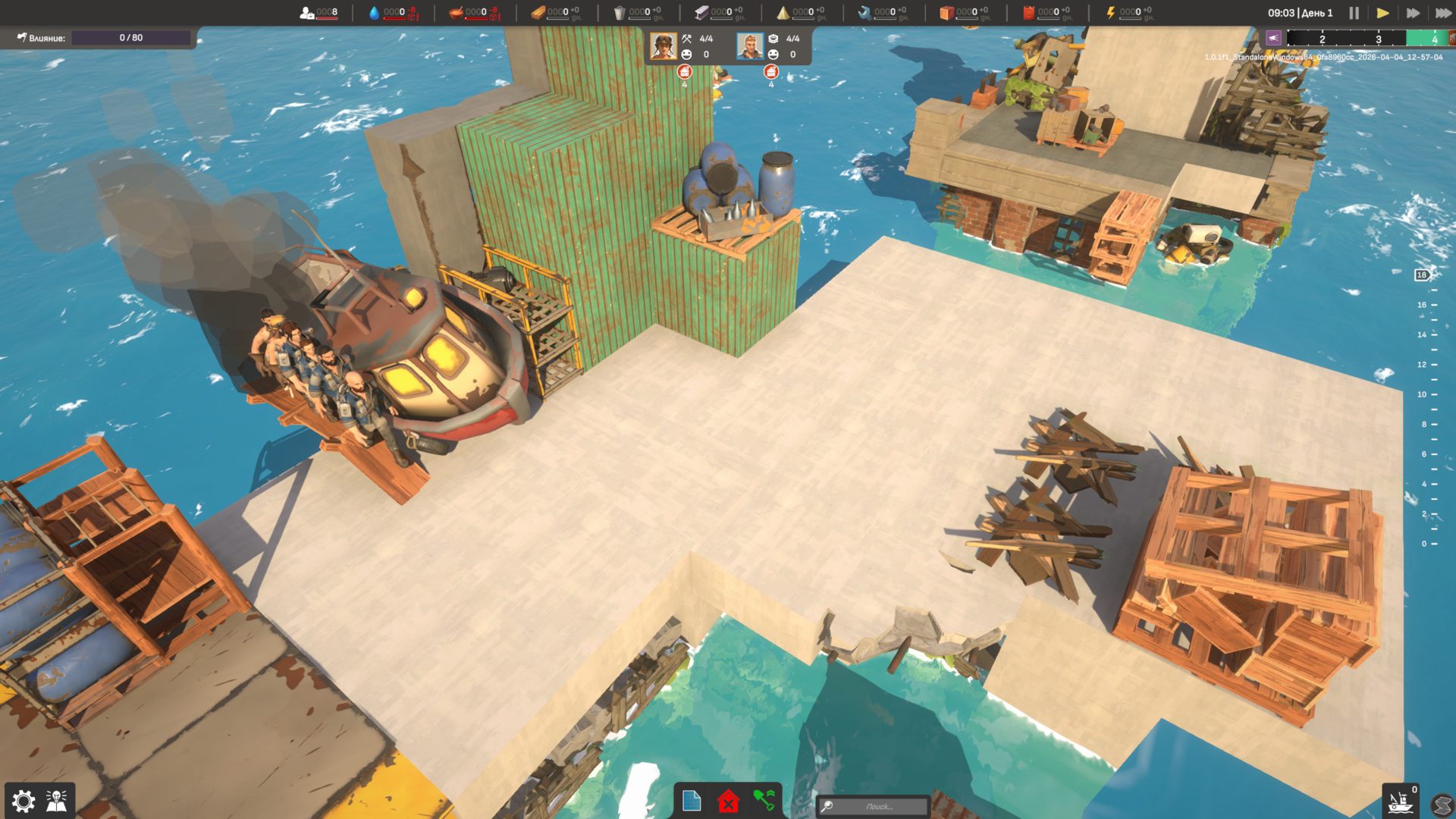This screenshot has width=1456, height=819.
Task: Select the red house demolish tool
Action: pyautogui.click(x=728, y=801)
